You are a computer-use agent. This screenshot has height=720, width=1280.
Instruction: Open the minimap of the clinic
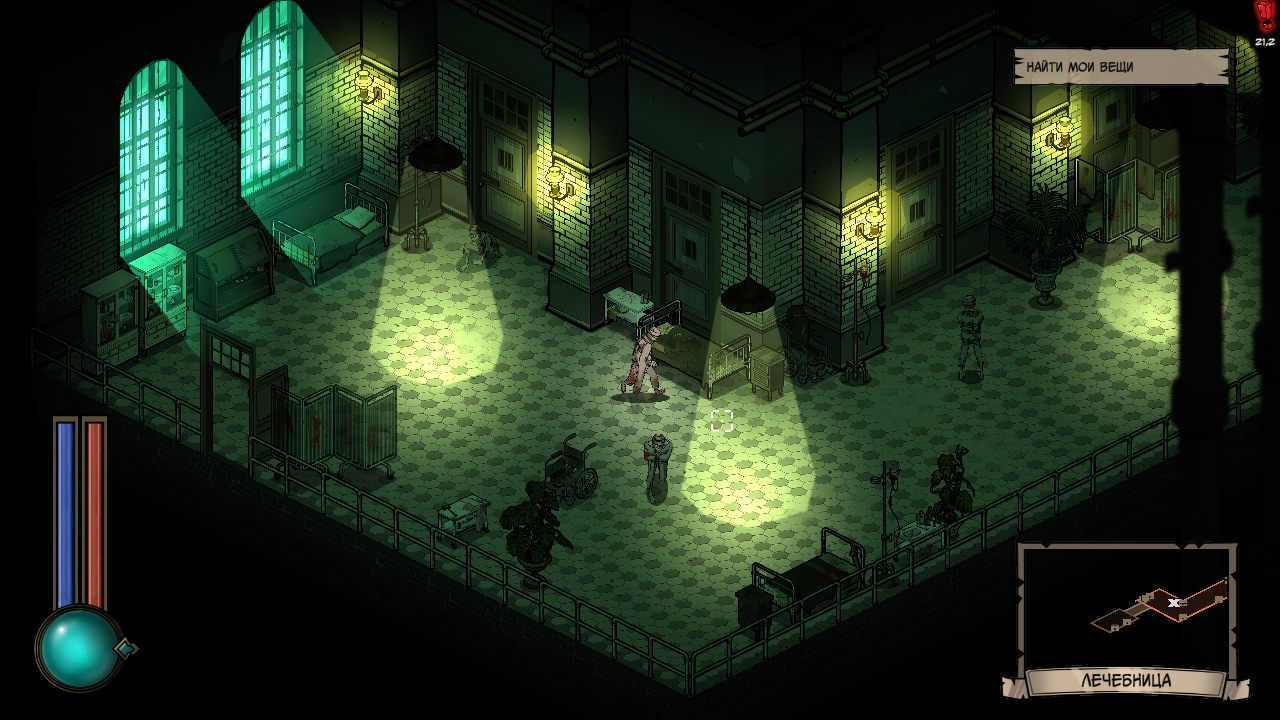tap(1127, 606)
